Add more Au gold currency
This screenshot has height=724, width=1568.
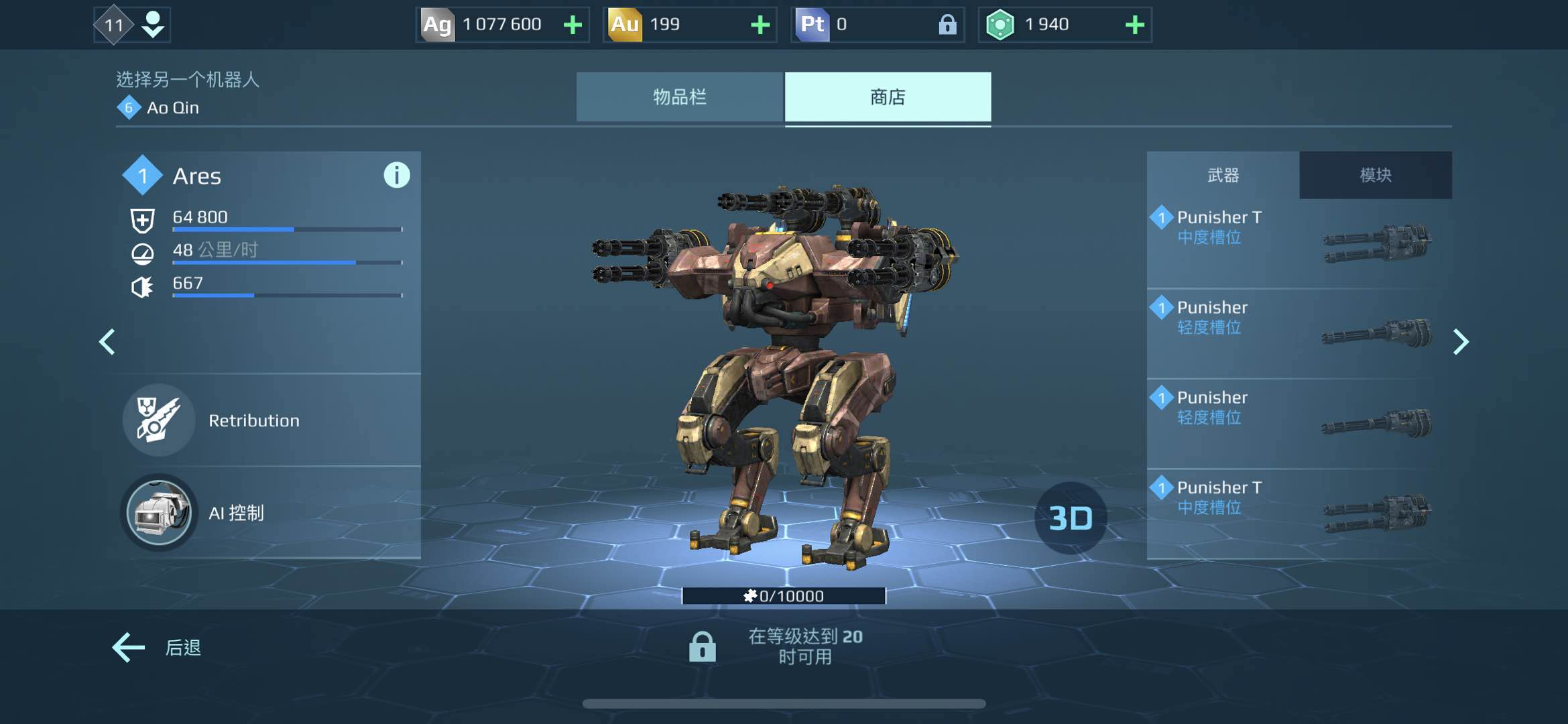pyautogui.click(x=760, y=25)
